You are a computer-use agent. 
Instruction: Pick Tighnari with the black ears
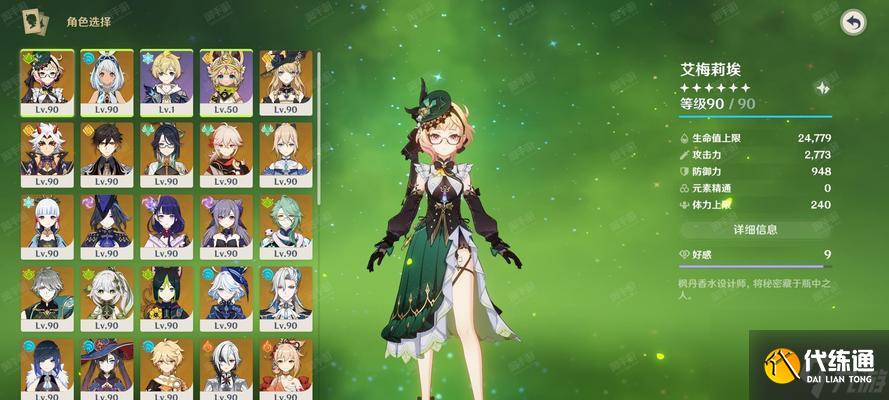point(166,299)
